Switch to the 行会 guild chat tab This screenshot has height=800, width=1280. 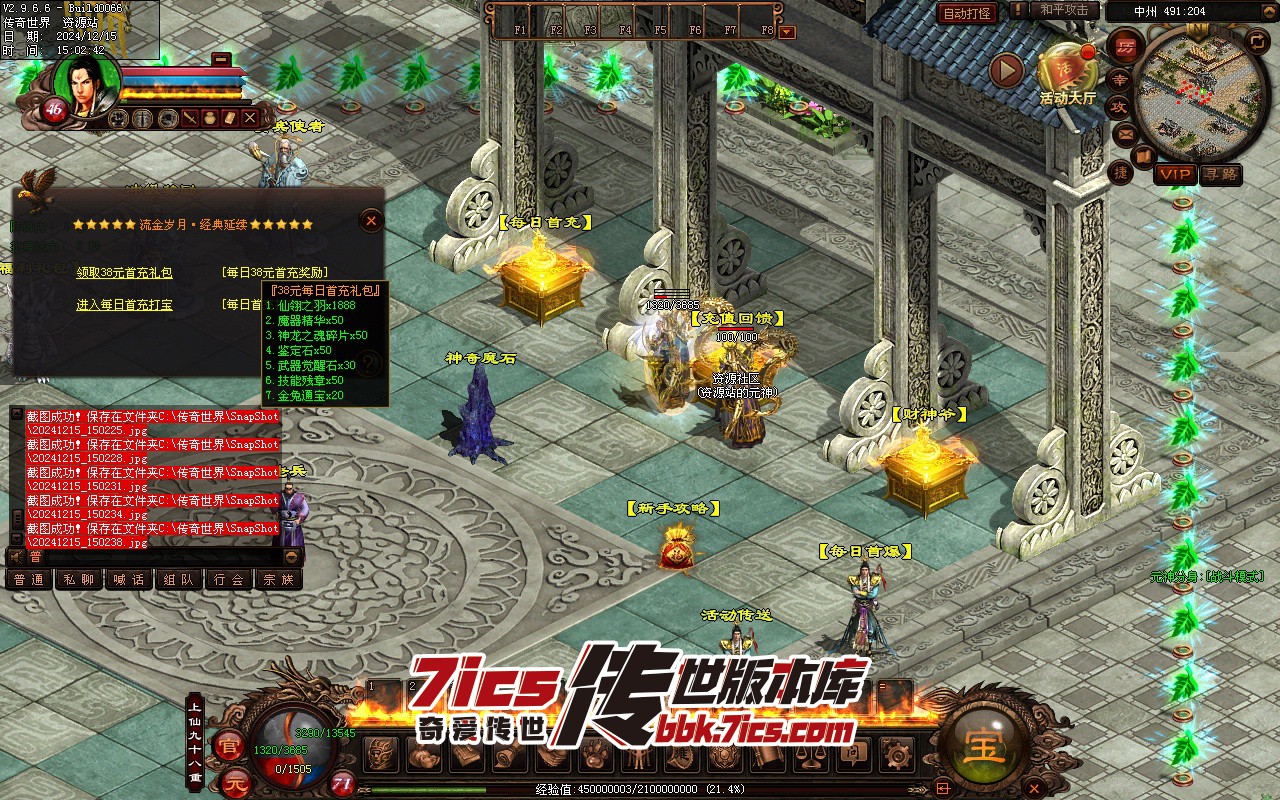[229, 579]
